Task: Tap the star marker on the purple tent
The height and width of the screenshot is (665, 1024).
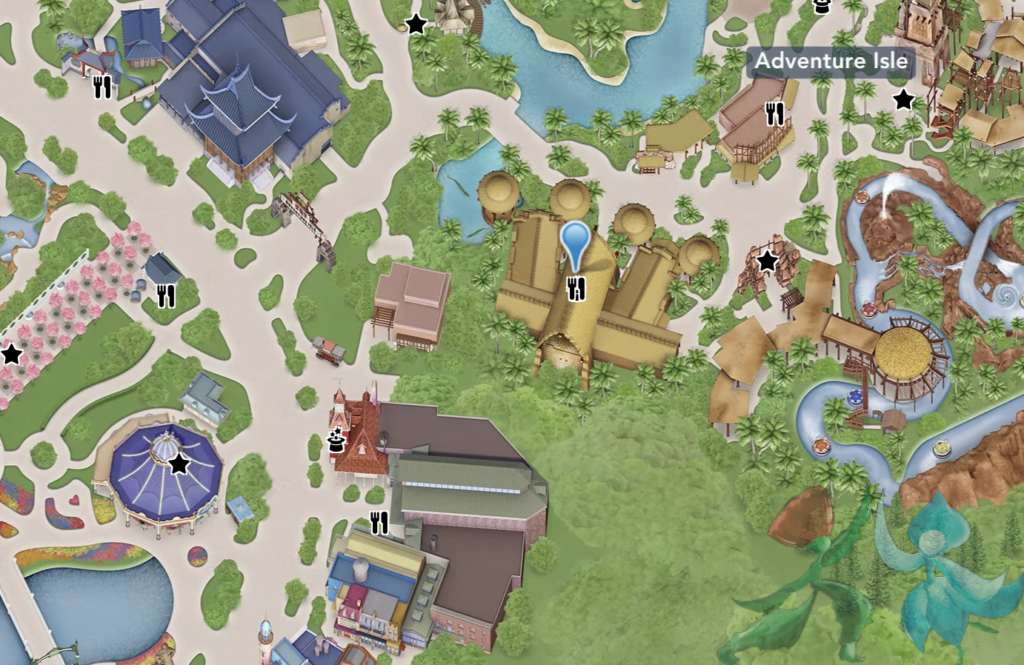Action: 179,464
